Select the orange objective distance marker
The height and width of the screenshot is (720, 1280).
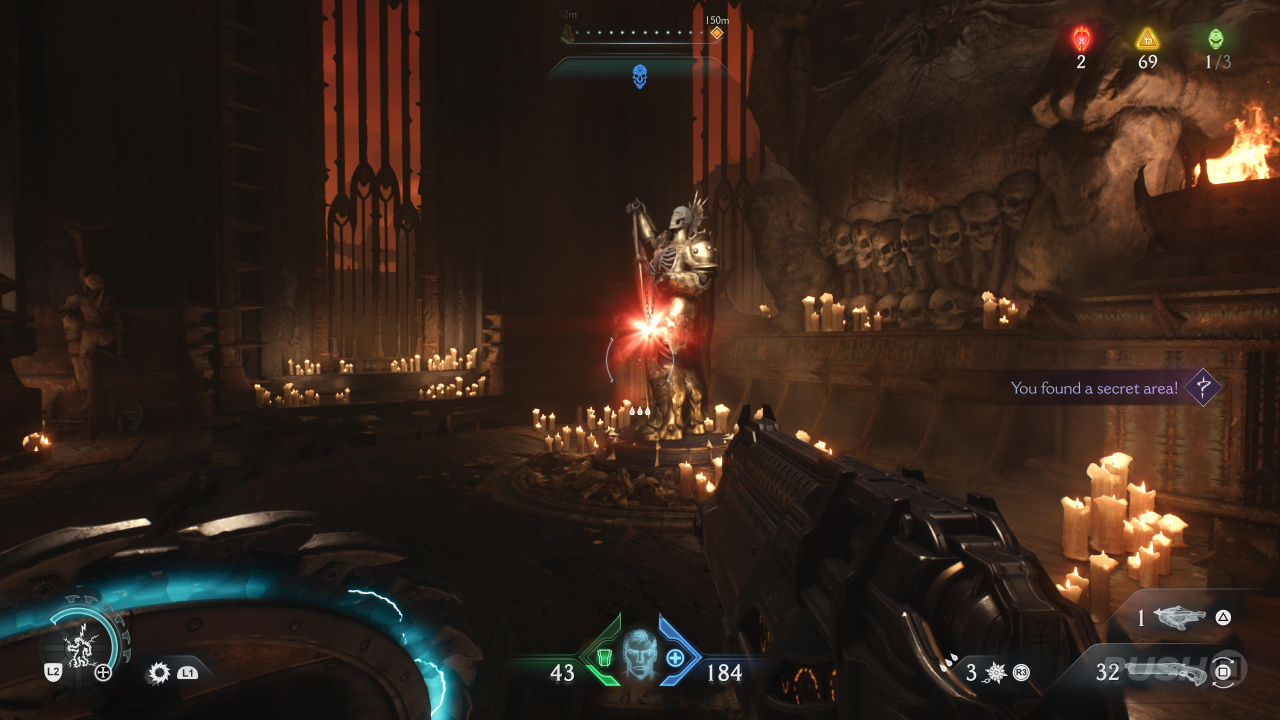tap(716, 34)
